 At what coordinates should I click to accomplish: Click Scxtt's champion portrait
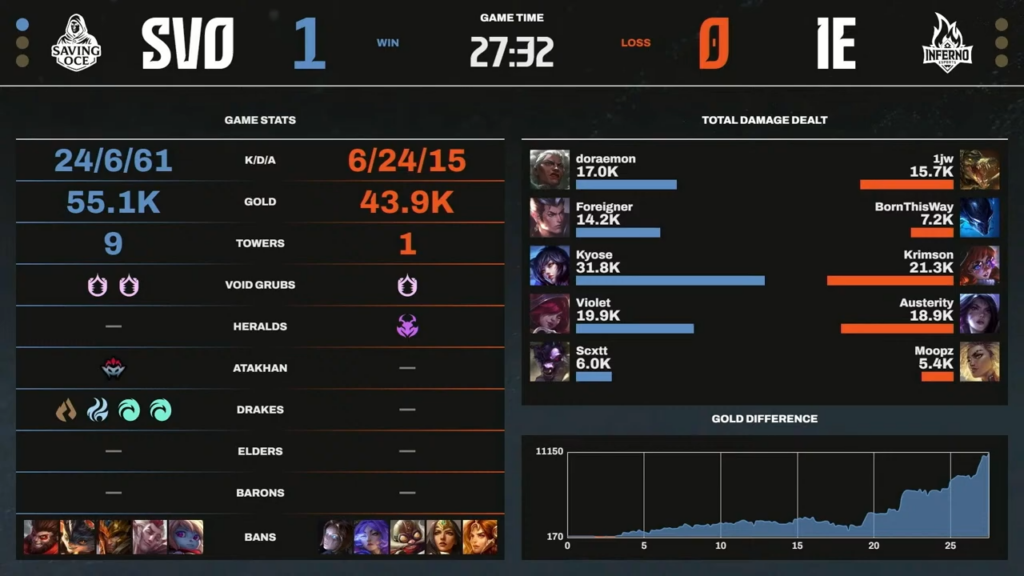549,361
